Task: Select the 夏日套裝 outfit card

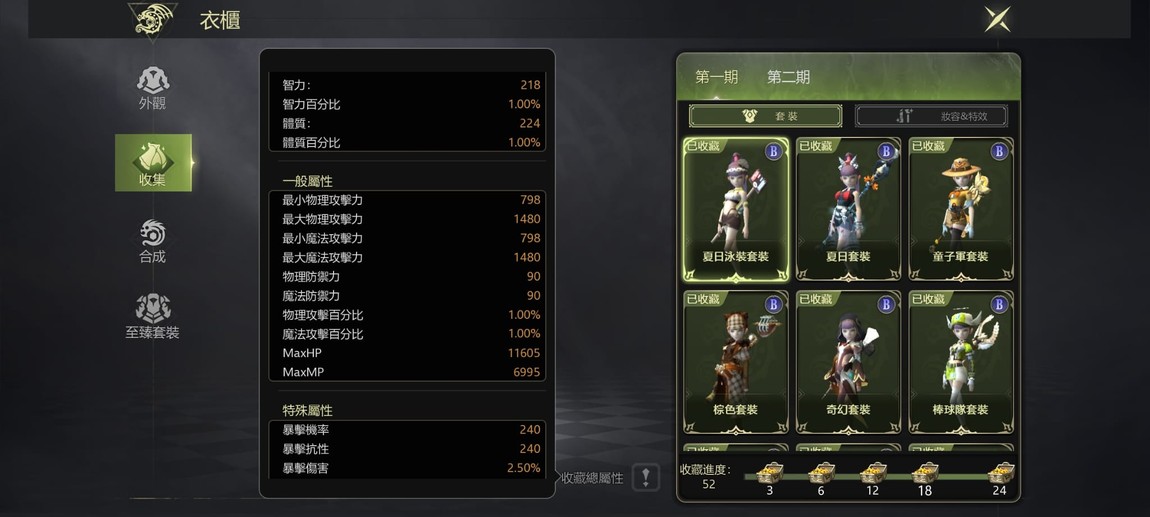Action: (x=848, y=209)
